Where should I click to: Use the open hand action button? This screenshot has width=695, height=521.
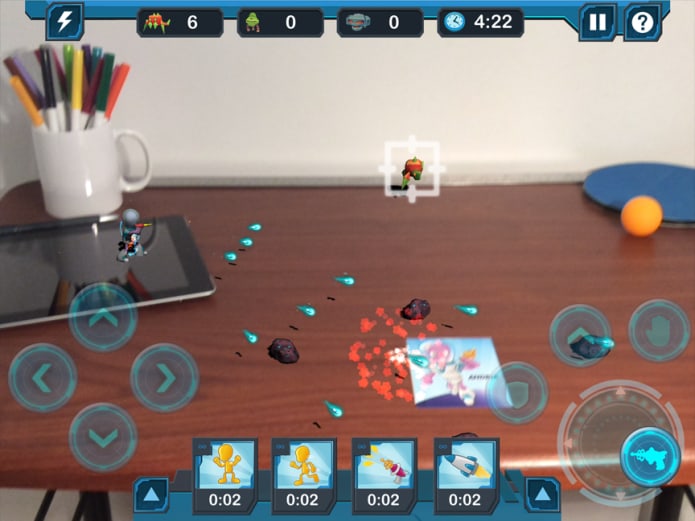pyautogui.click(x=659, y=330)
